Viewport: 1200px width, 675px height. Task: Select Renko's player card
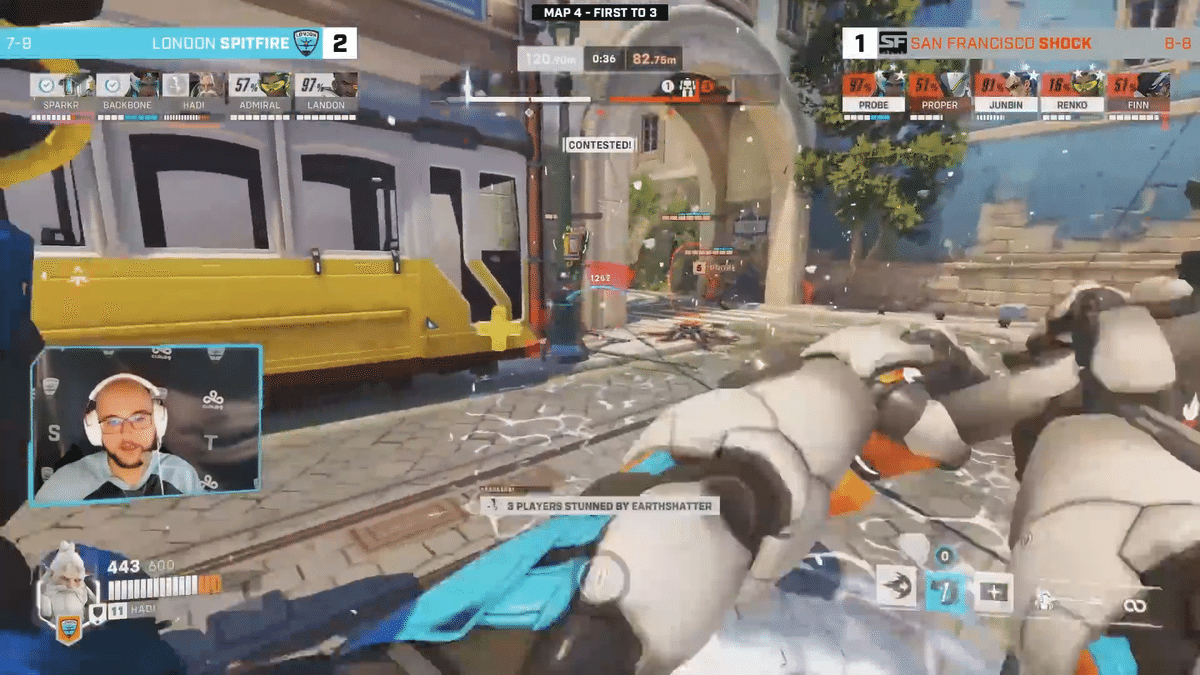coord(1071,92)
